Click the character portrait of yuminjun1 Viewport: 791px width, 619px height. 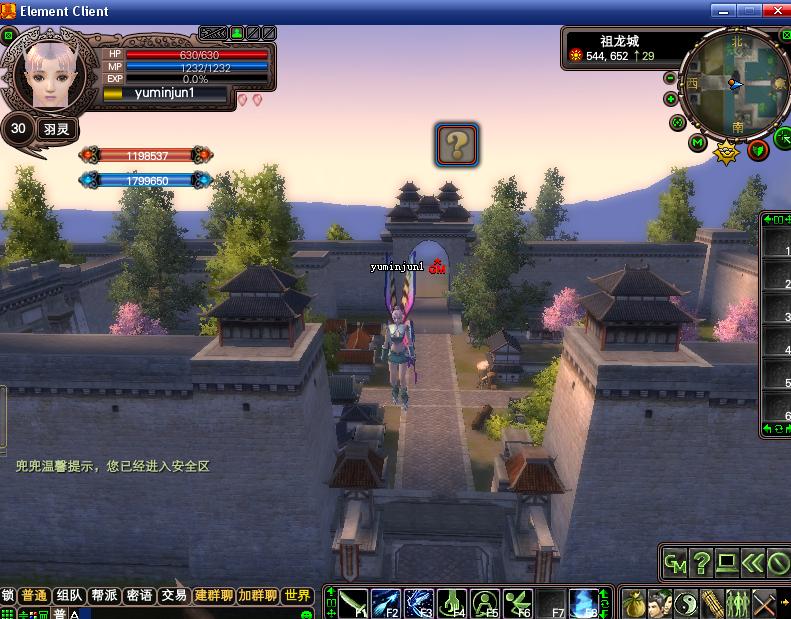(45, 75)
